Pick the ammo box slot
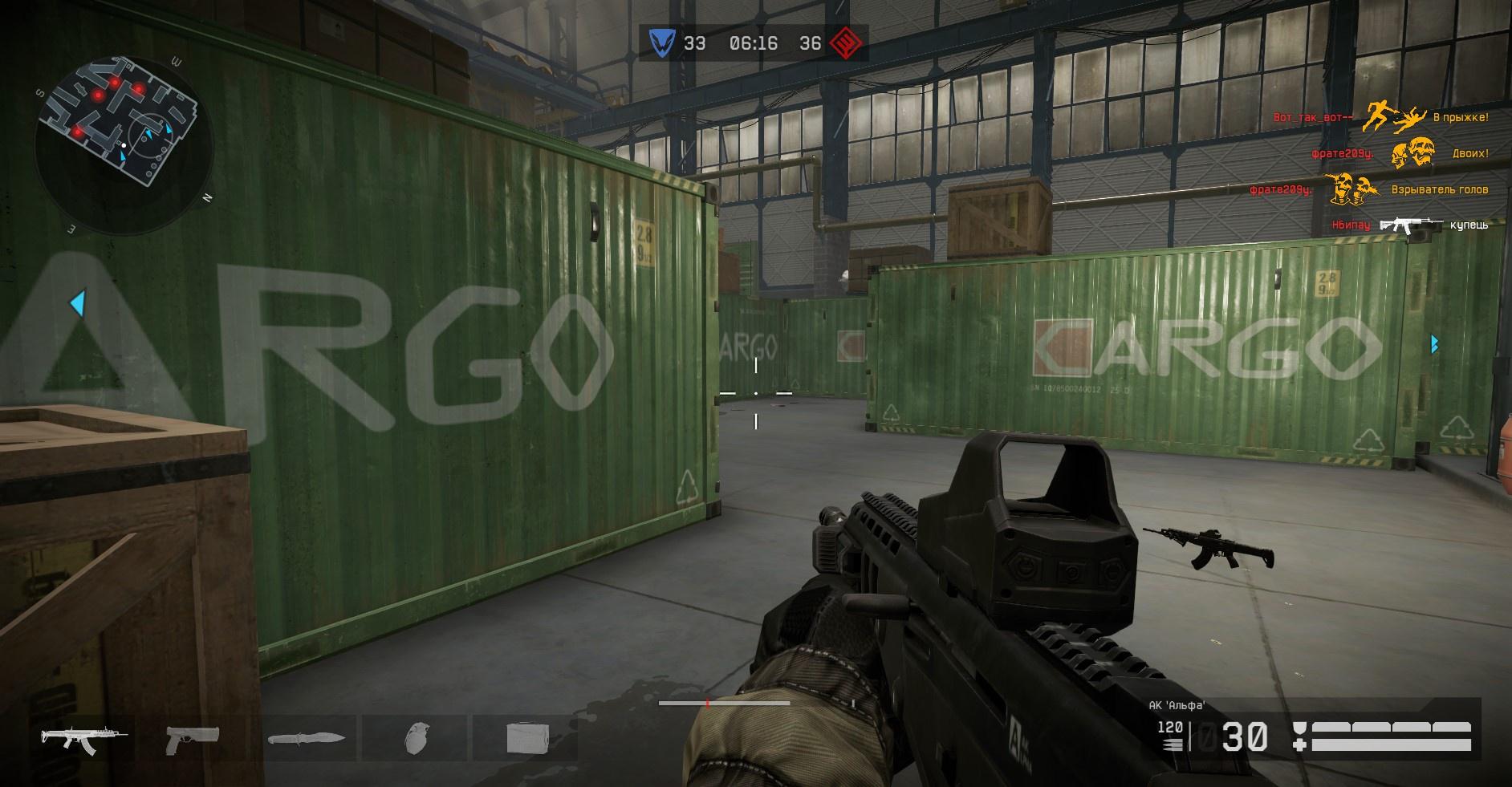The image size is (1512, 787). click(526, 737)
